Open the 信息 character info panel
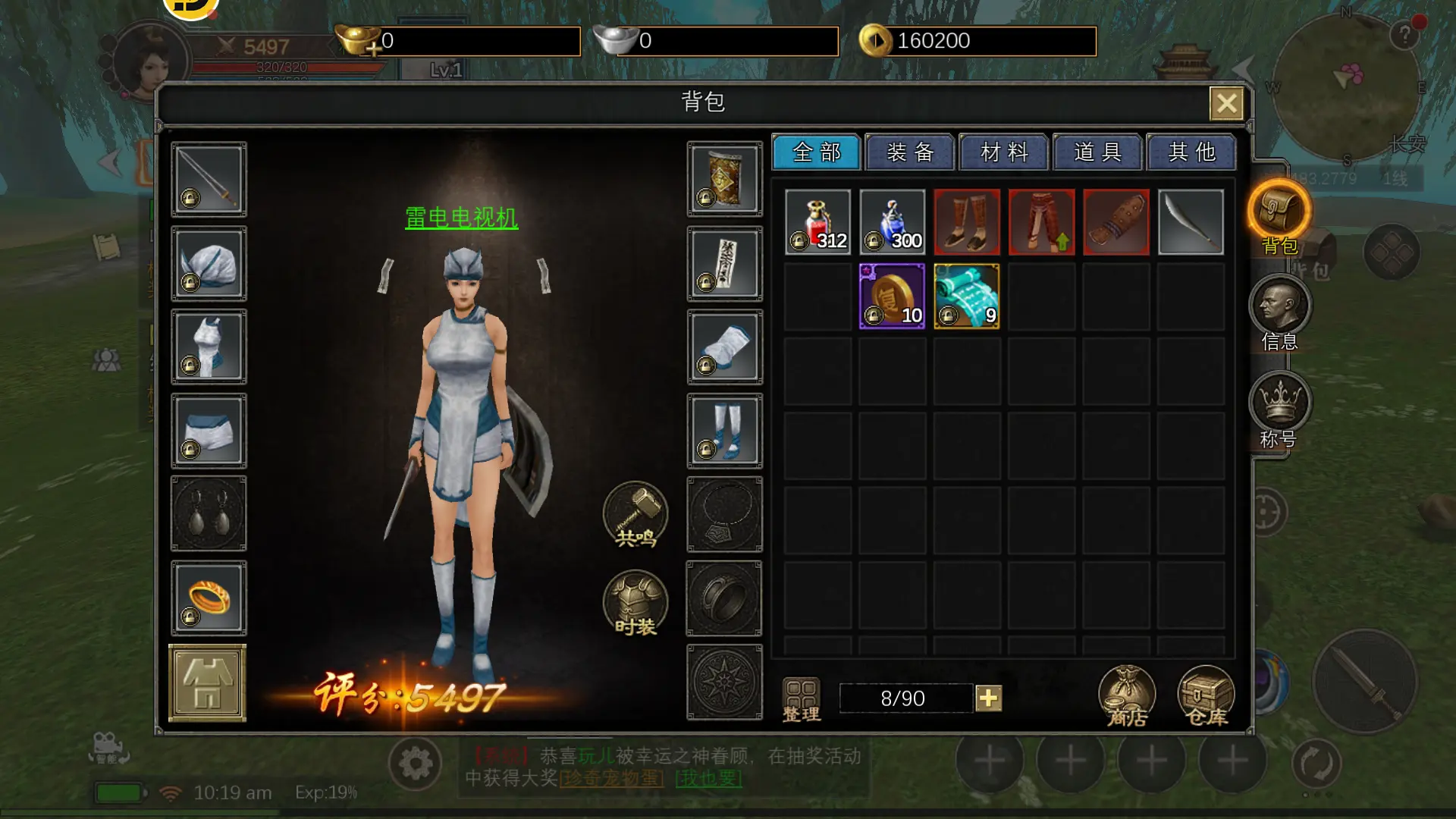Viewport: 1456px width, 819px height. coord(1279,312)
